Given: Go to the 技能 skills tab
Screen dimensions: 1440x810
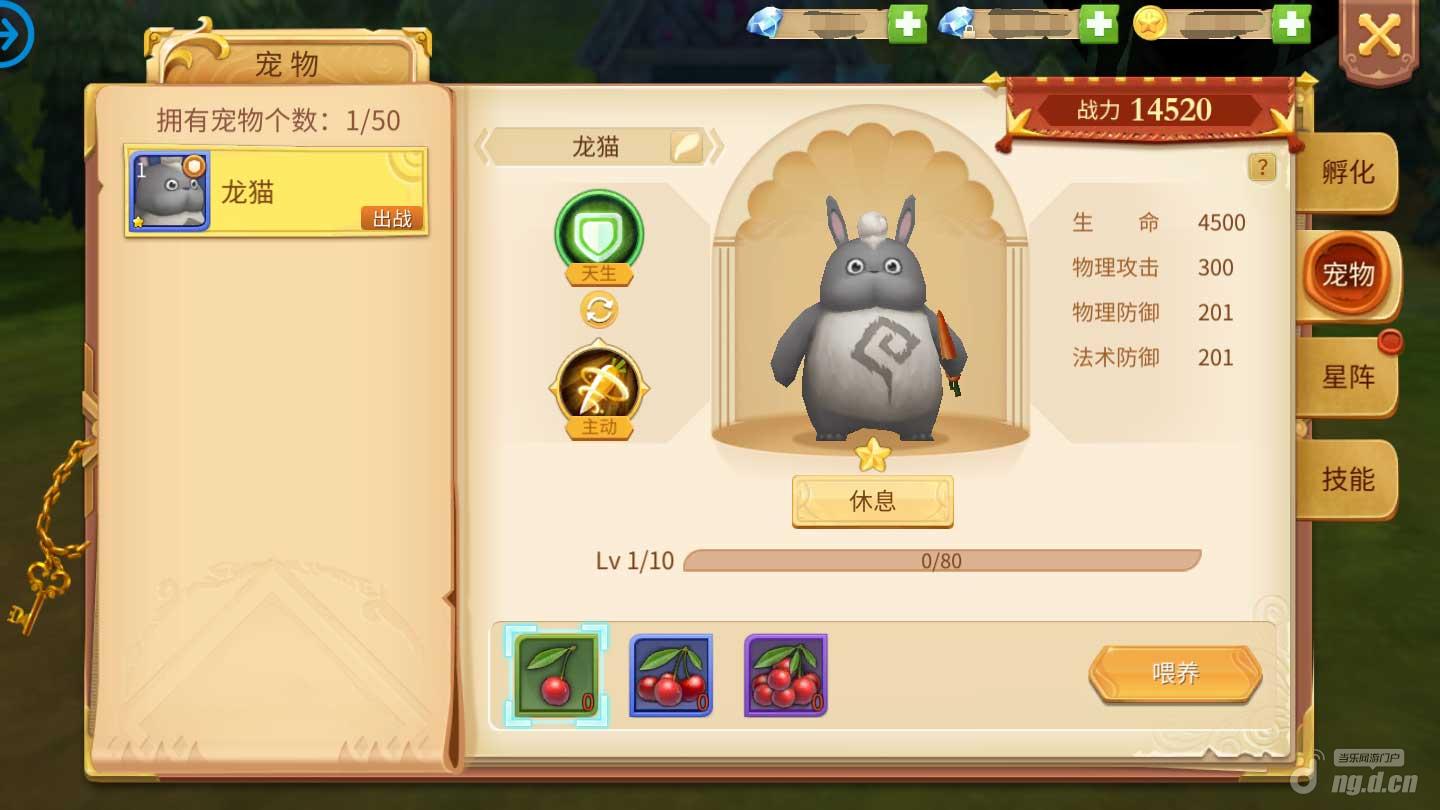Looking at the screenshot, I should [x=1347, y=479].
